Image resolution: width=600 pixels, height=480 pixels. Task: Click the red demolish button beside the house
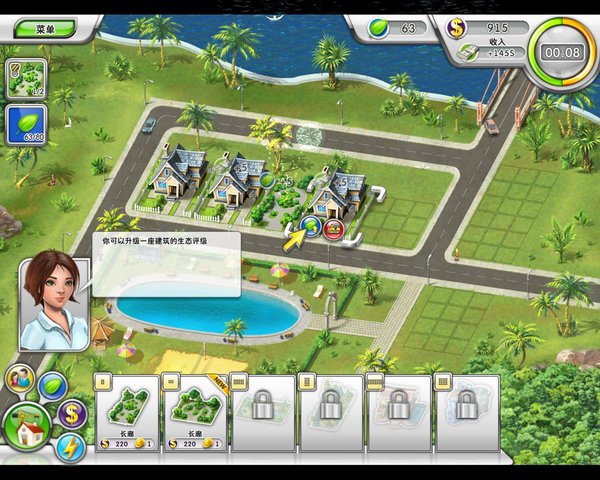[335, 229]
